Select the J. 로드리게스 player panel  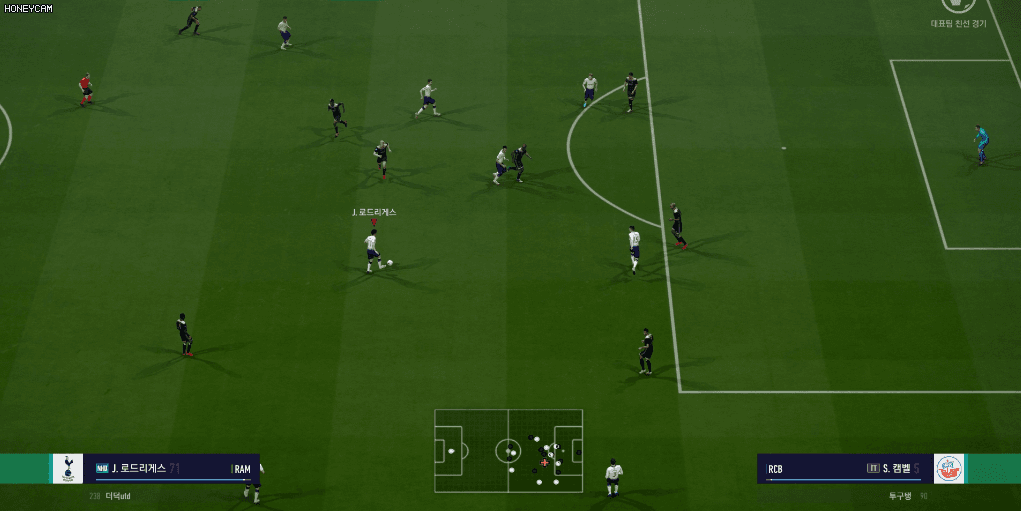tap(171, 468)
